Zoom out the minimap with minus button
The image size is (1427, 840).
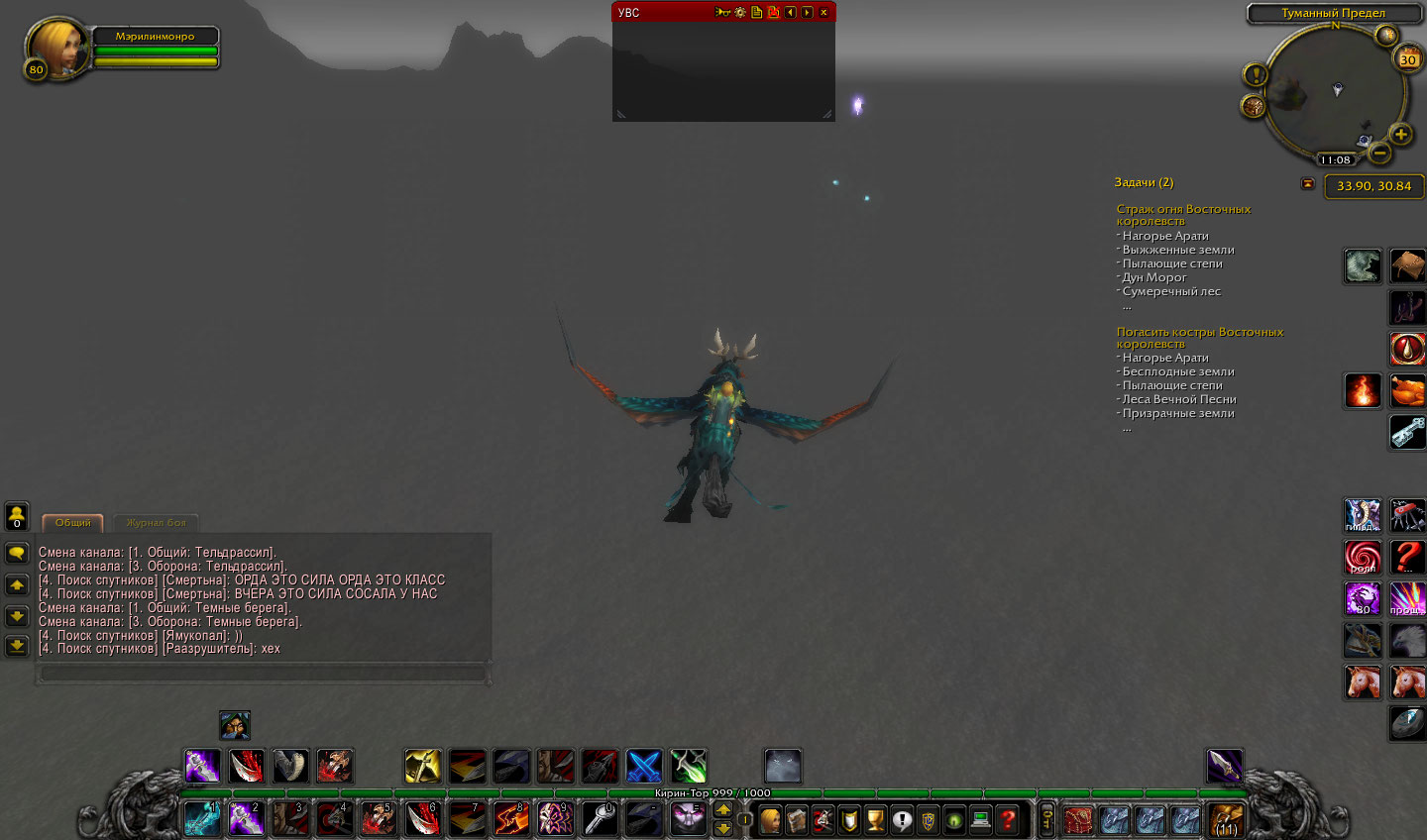[x=1378, y=153]
